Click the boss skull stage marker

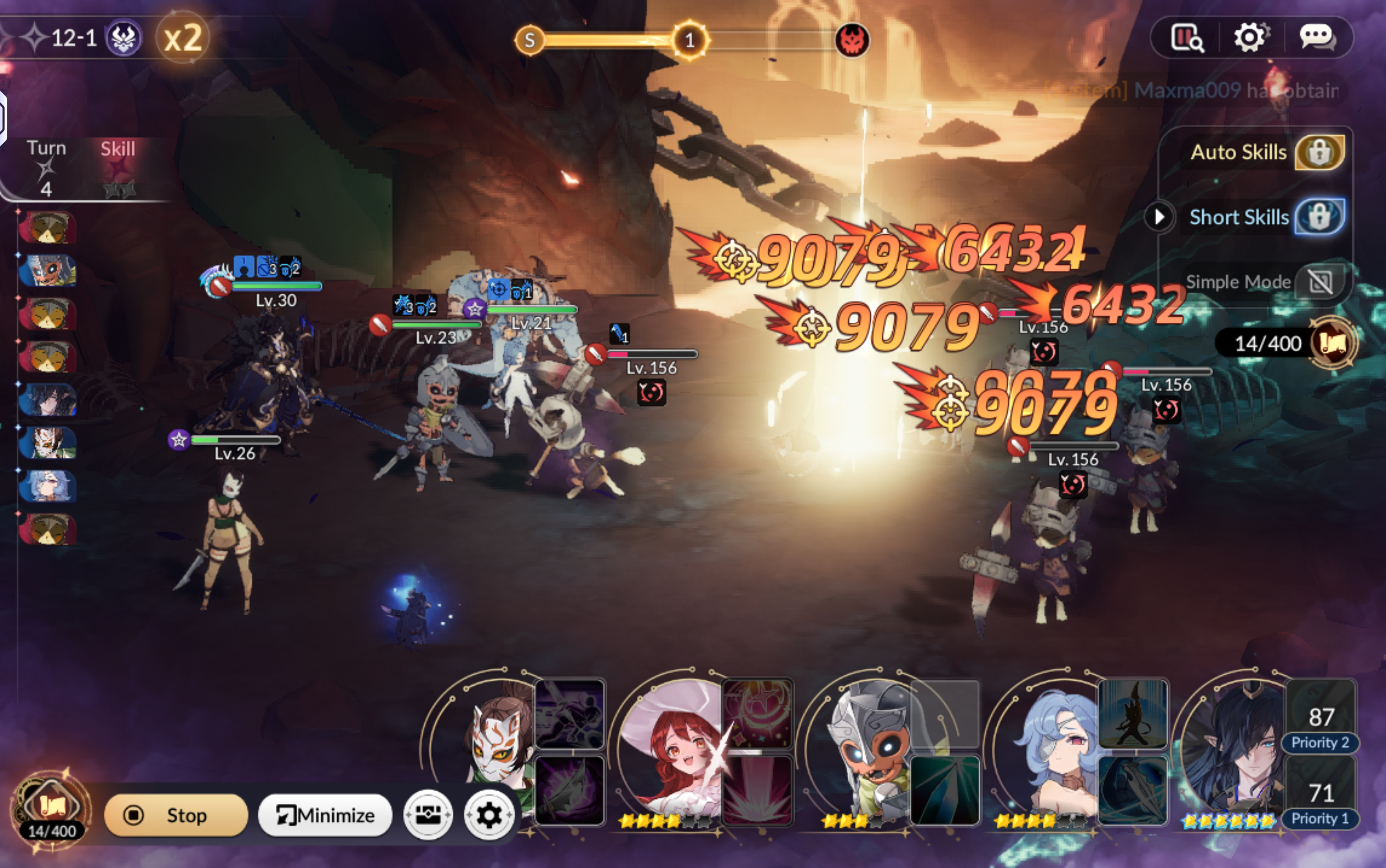coord(852,40)
